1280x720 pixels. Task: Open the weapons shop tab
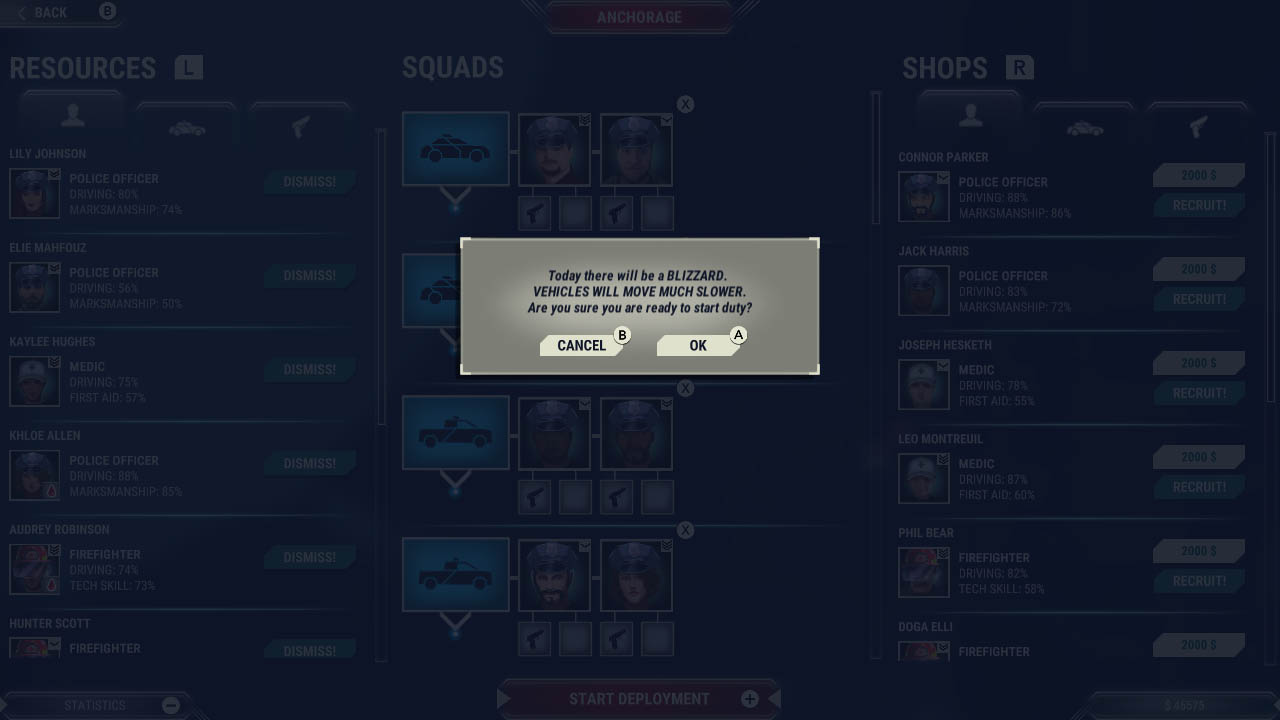coord(1196,126)
